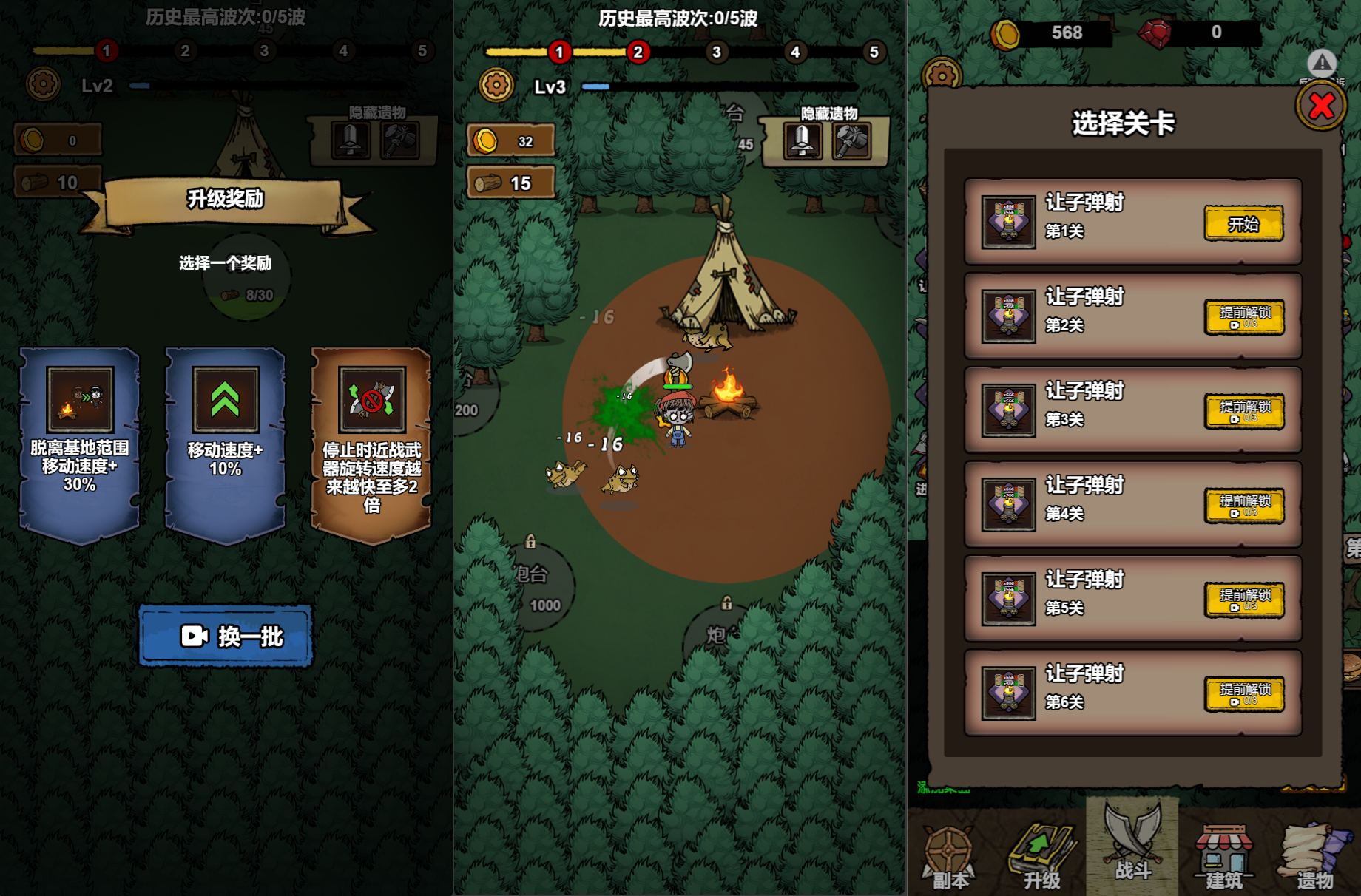
Task: Select the 脱离基地范围移动速度+30% reward card
Action: [x=79, y=444]
